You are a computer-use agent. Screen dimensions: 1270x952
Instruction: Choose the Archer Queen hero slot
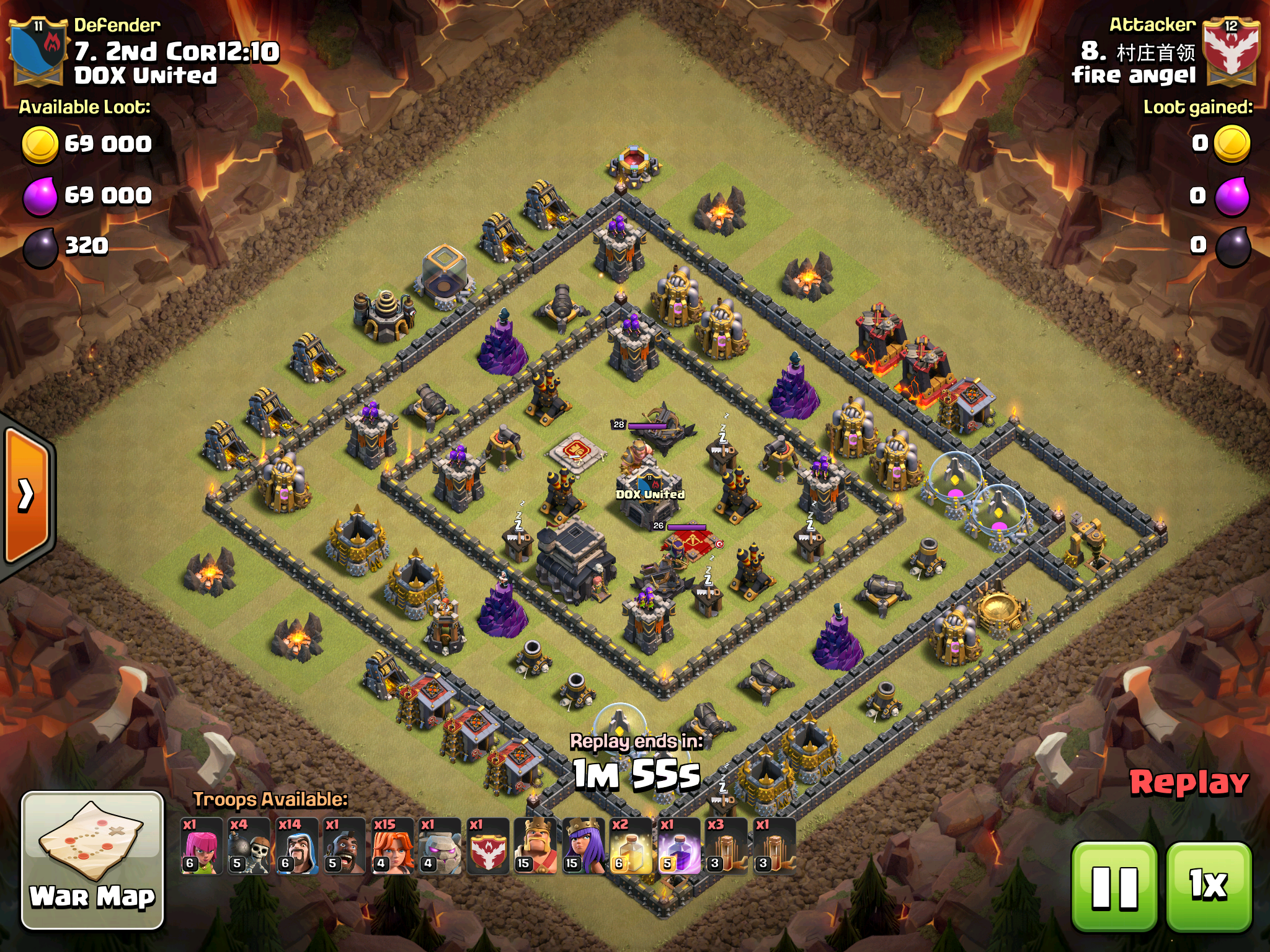point(584,846)
